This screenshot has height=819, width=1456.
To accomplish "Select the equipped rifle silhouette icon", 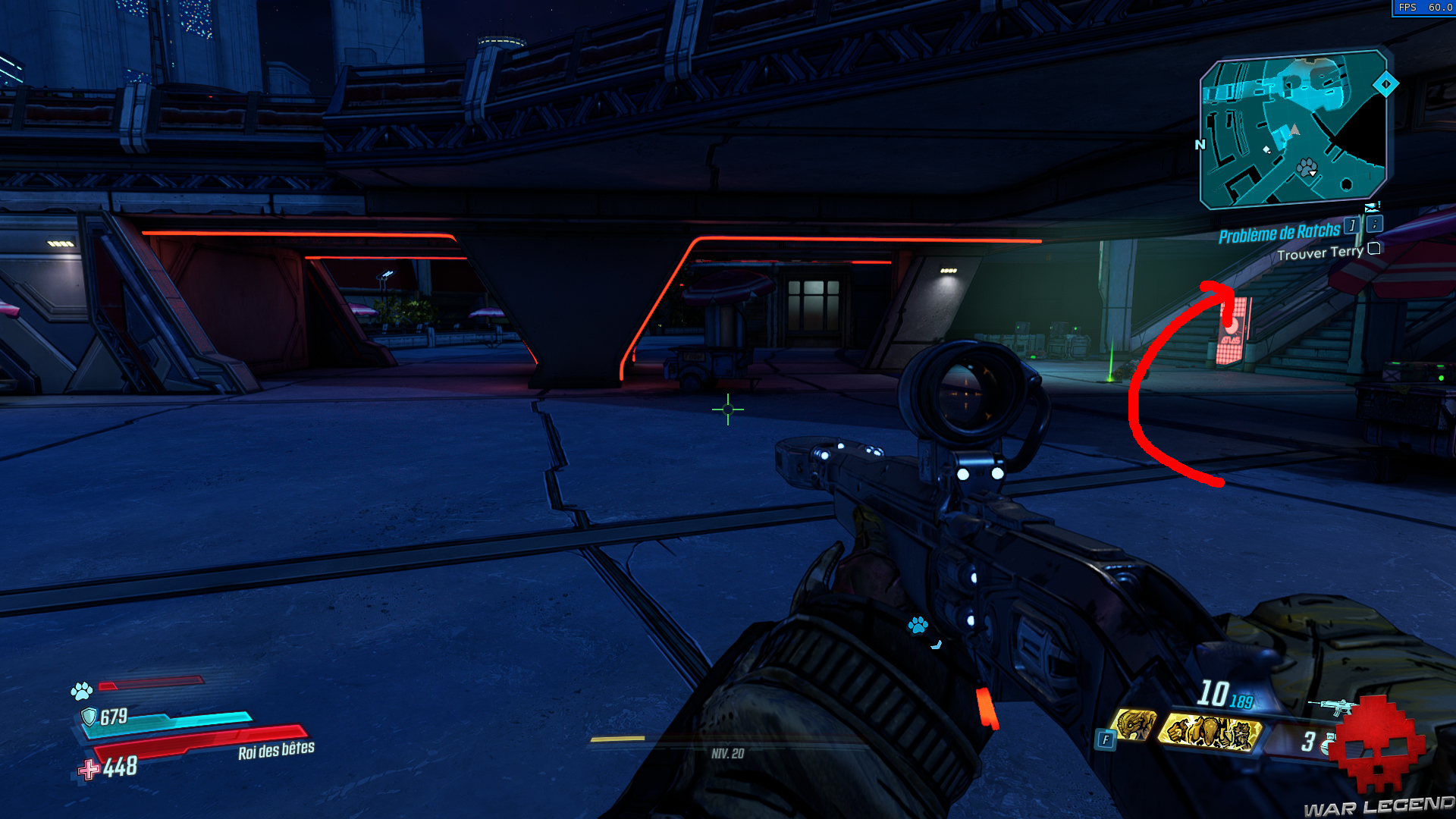I will [x=1331, y=707].
